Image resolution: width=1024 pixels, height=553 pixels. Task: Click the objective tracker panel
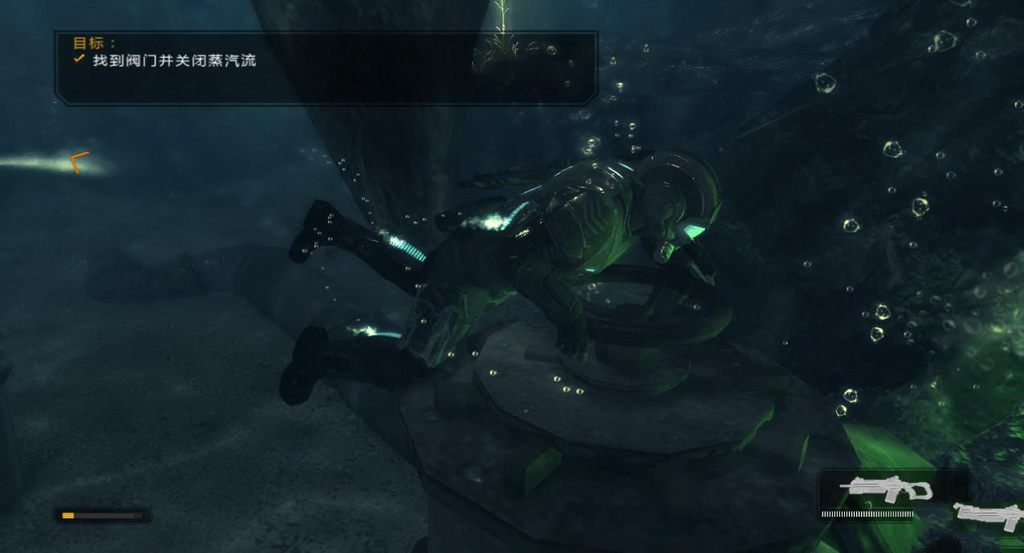[x=326, y=67]
